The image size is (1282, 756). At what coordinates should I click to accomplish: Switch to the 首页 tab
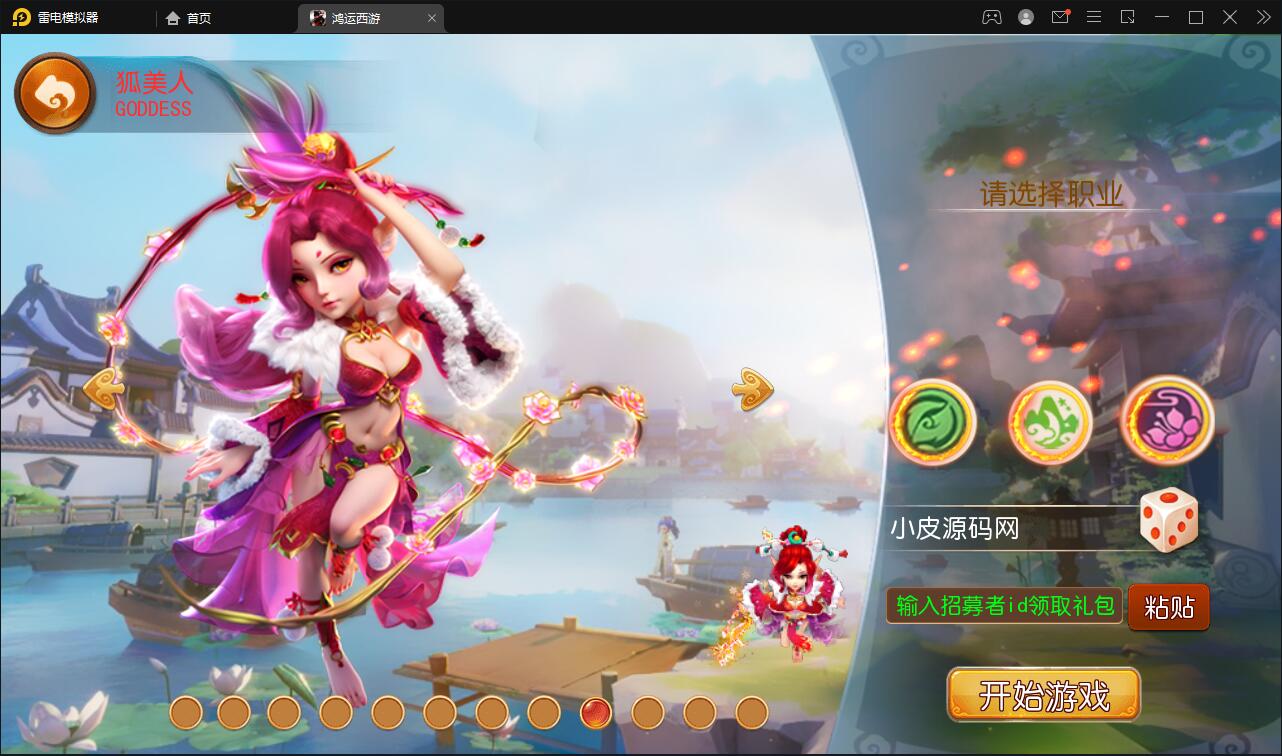[x=188, y=17]
